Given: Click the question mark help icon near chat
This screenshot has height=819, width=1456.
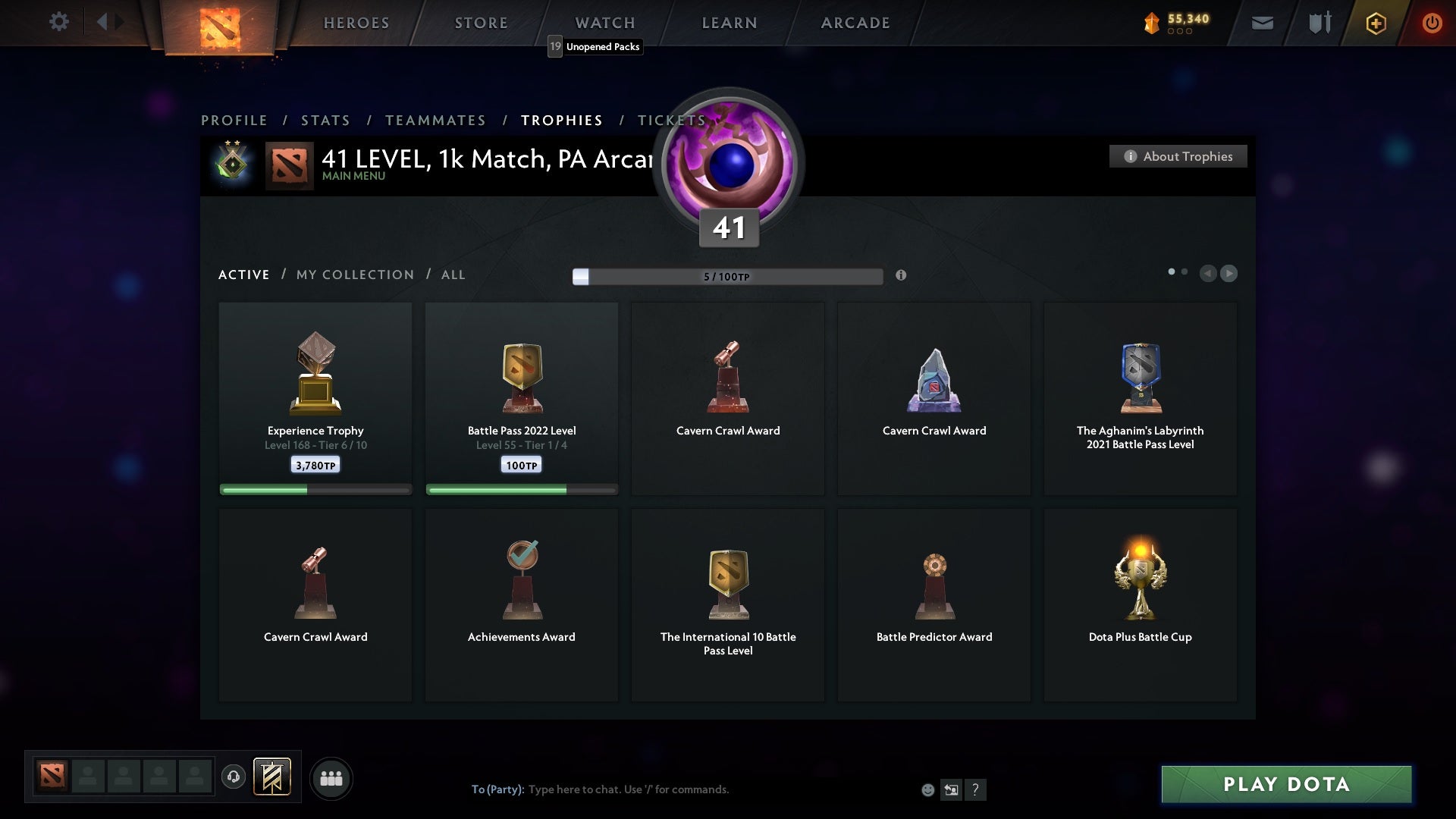Looking at the screenshot, I should point(976,789).
